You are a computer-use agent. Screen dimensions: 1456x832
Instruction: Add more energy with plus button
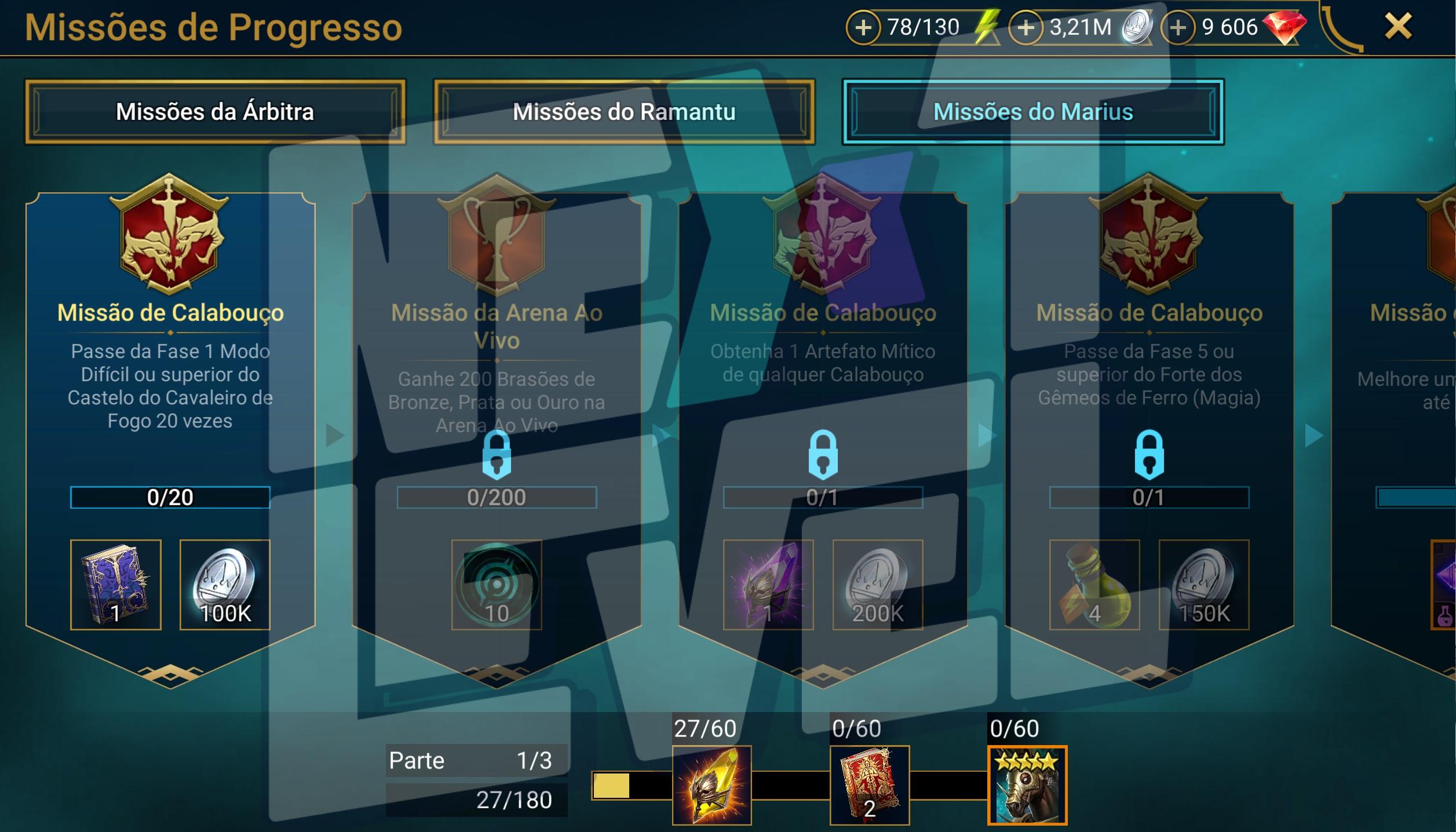point(863,27)
